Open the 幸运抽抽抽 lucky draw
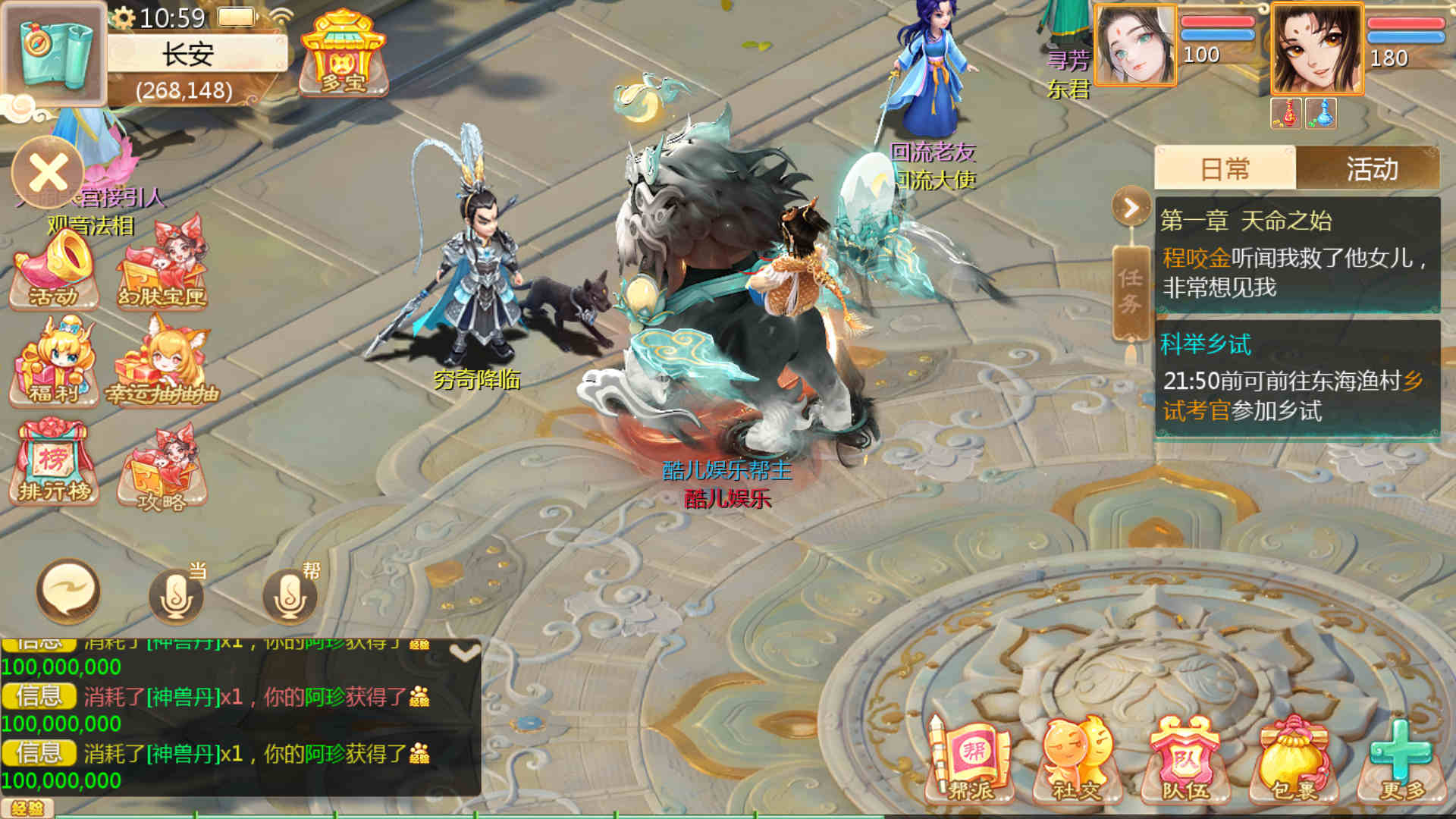1456x819 pixels. (162, 364)
